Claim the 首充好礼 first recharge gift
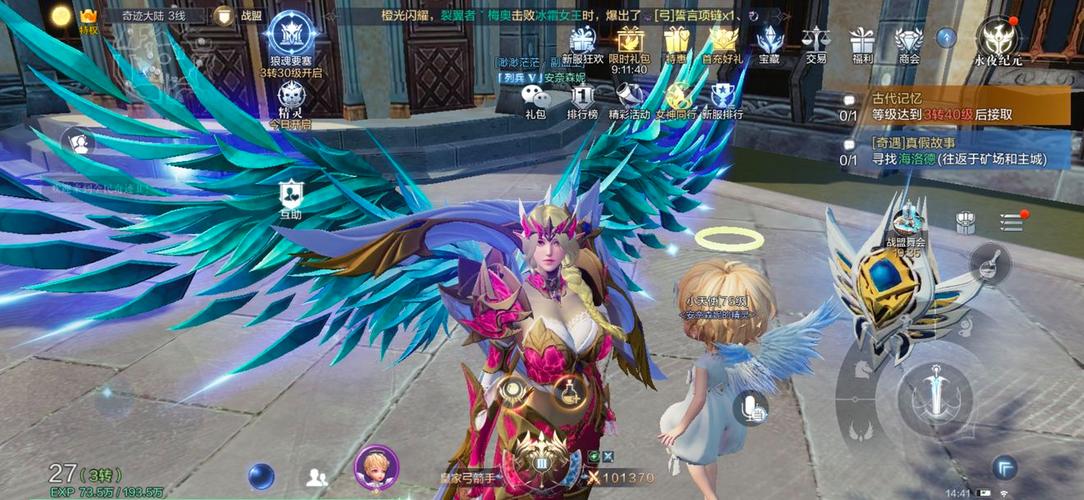The width and height of the screenshot is (1084, 500). click(723, 42)
